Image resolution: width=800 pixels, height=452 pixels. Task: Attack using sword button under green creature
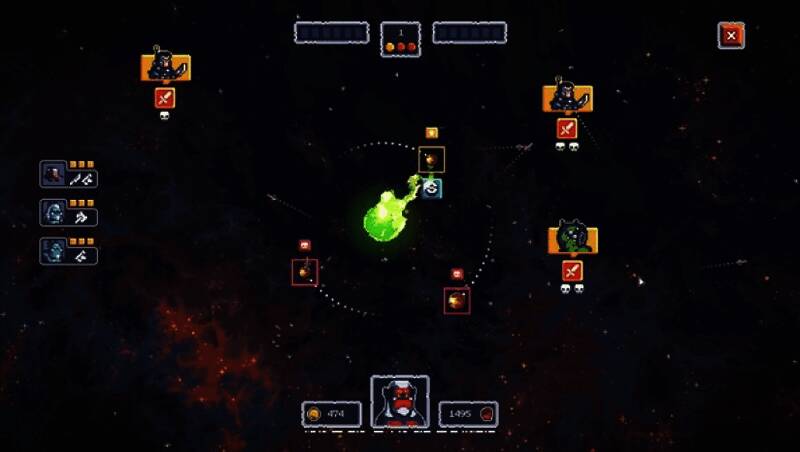572,270
